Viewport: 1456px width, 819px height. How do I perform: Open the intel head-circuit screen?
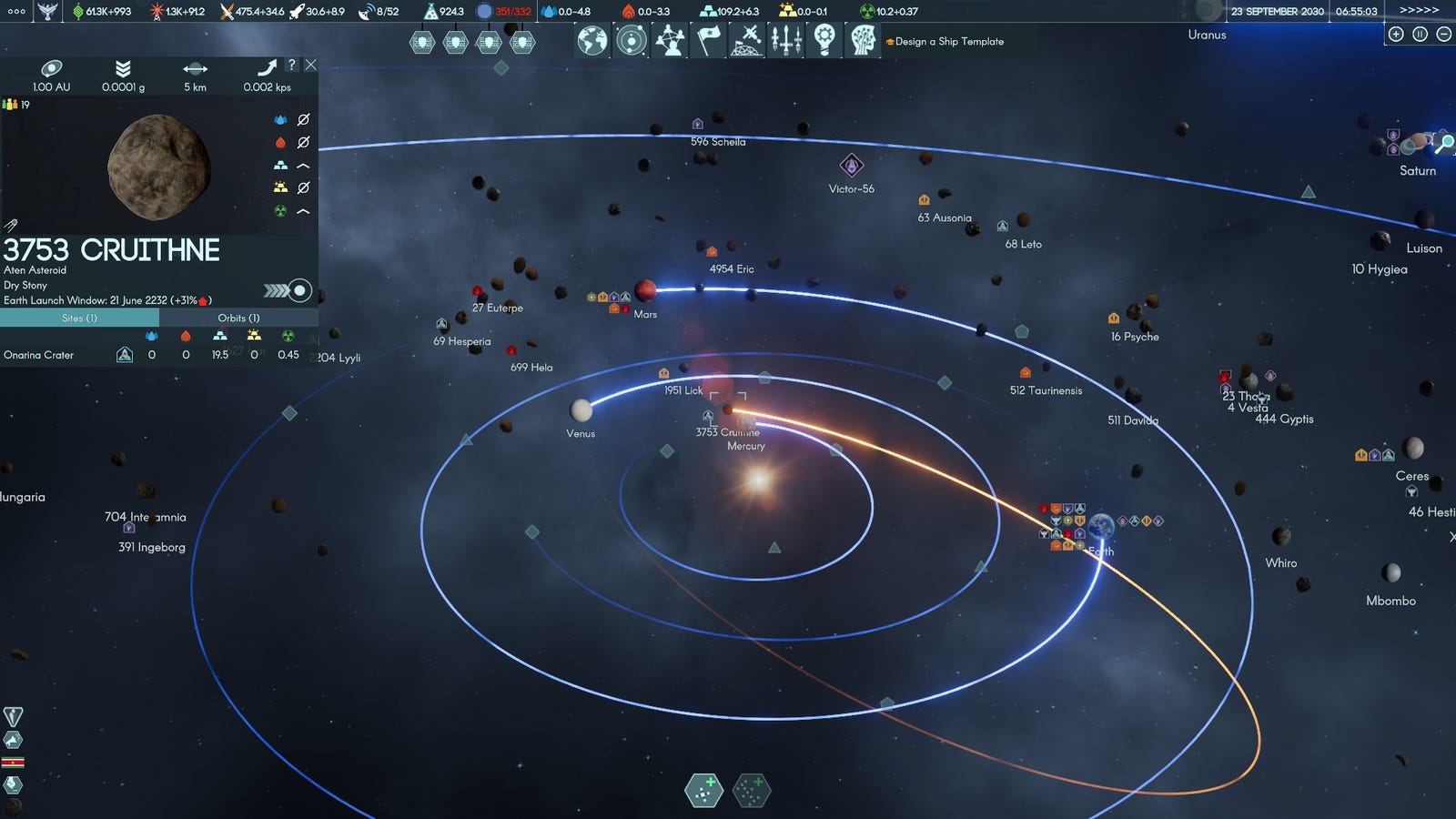pos(863,41)
